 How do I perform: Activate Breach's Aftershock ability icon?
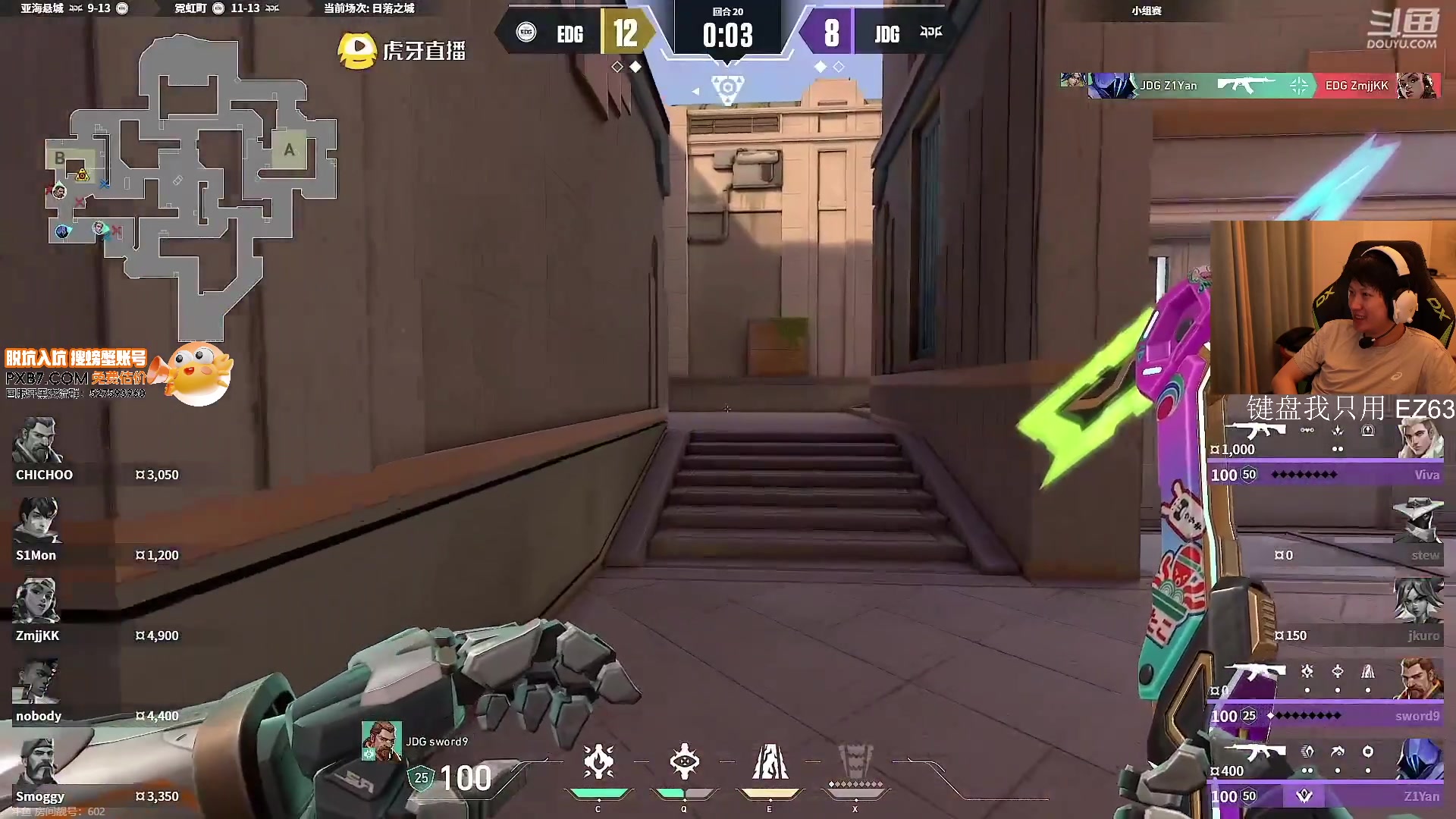[598, 762]
